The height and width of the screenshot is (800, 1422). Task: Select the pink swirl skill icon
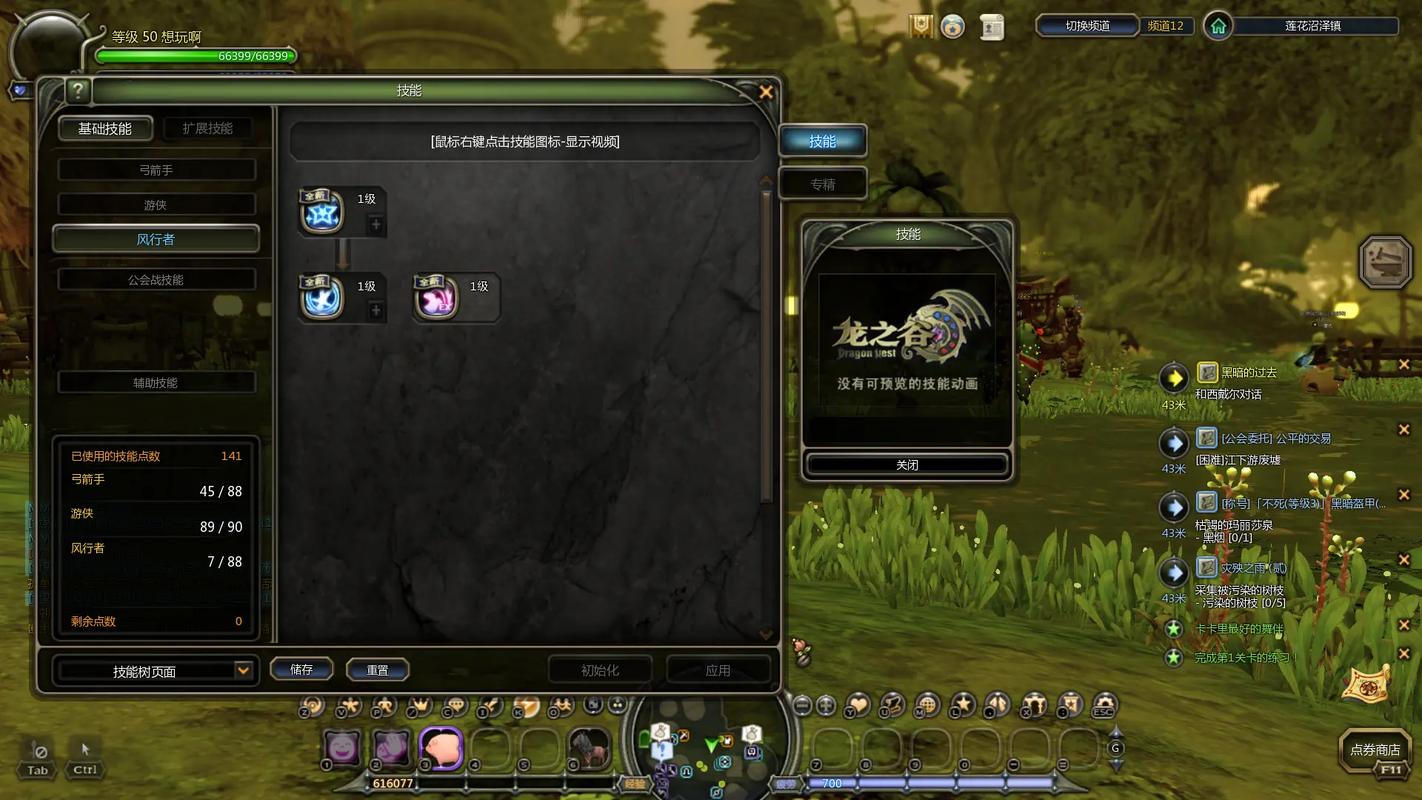coord(437,298)
